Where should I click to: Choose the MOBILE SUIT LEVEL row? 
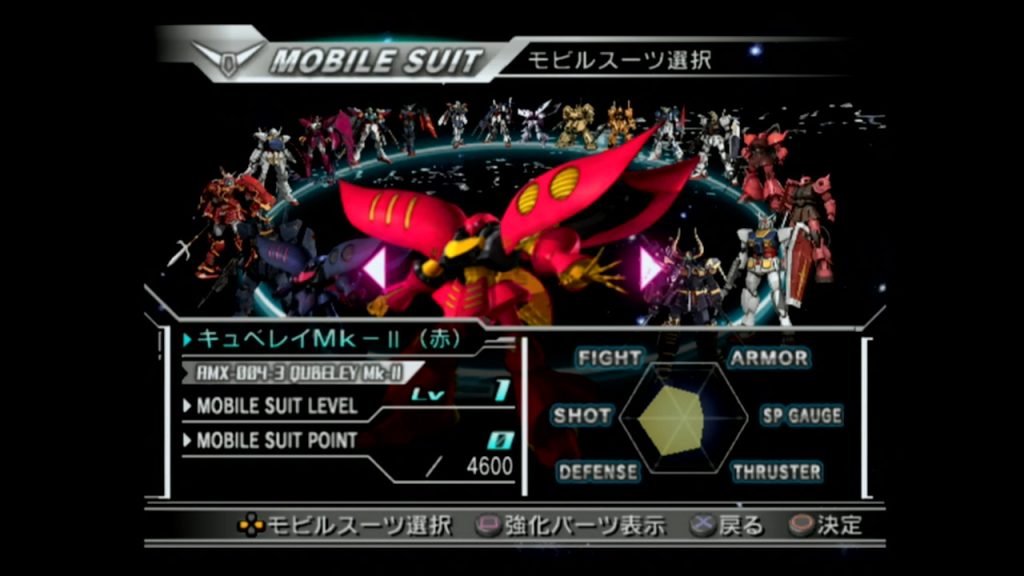pos(277,406)
